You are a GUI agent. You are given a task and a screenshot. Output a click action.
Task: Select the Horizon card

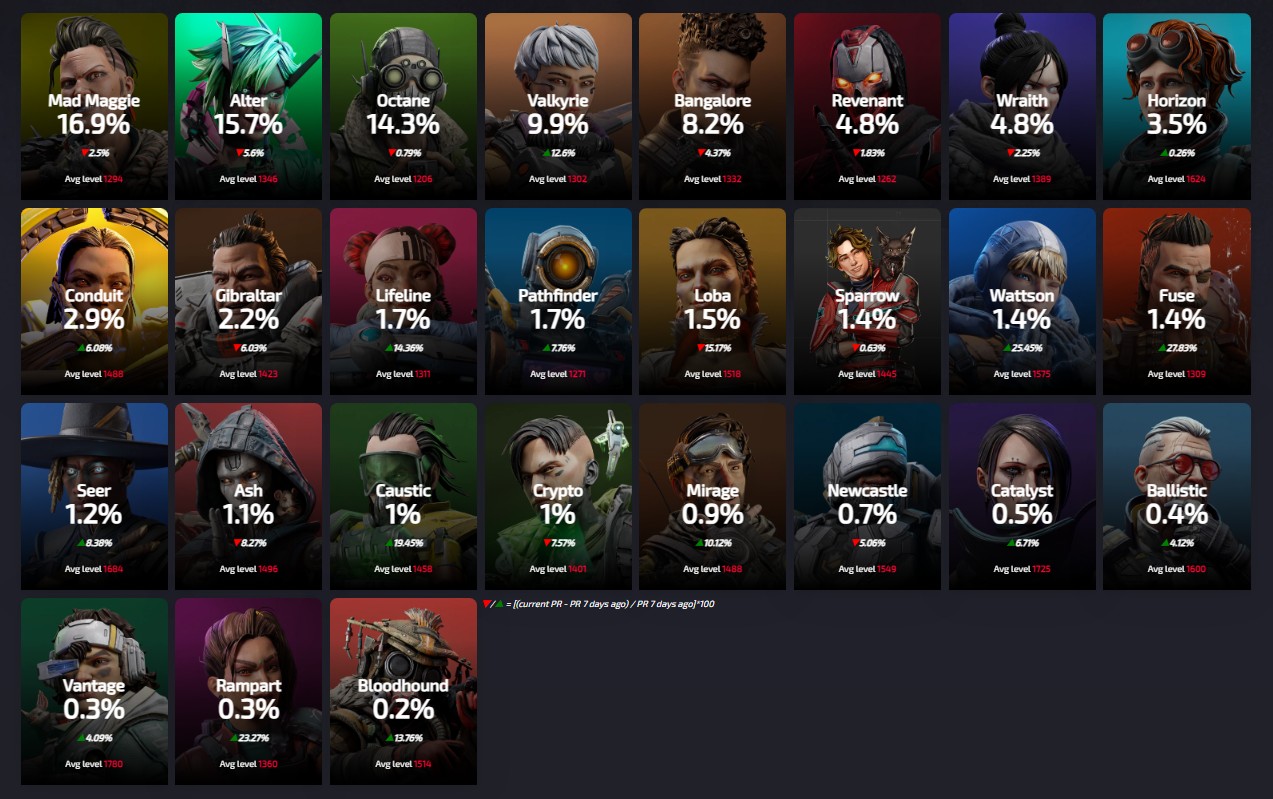click(x=1176, y=106)
